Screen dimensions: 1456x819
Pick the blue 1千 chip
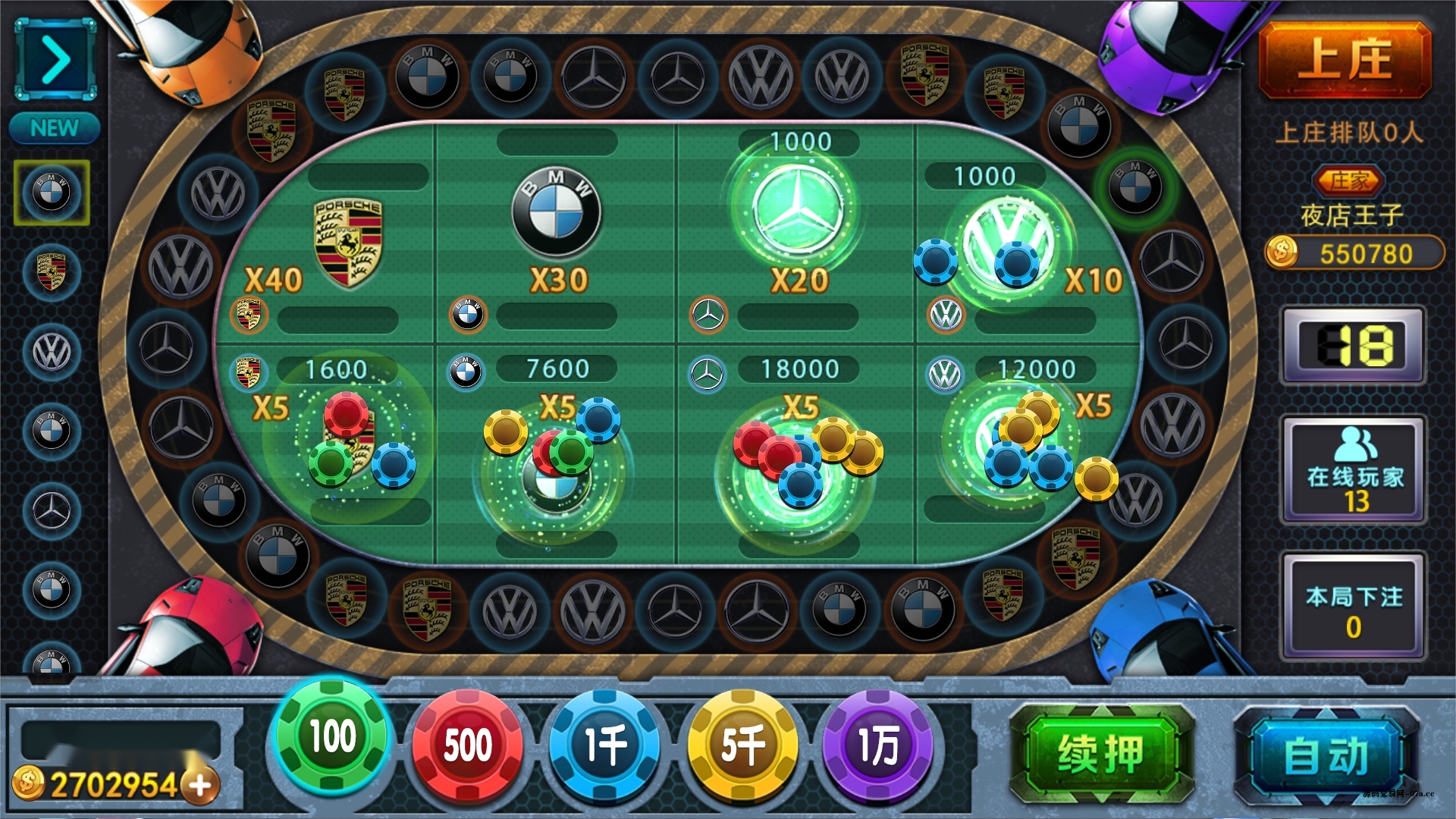[x=604, y=745]
